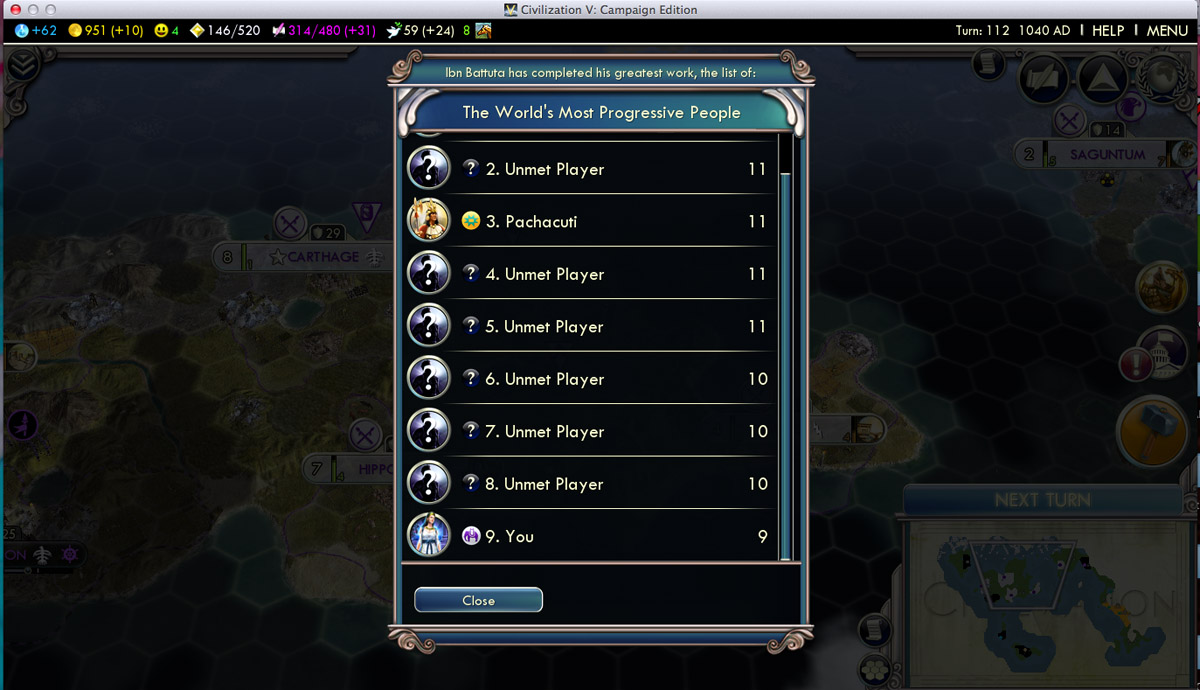
Task: Click the gold treasury readout
Action: (107, 31)
